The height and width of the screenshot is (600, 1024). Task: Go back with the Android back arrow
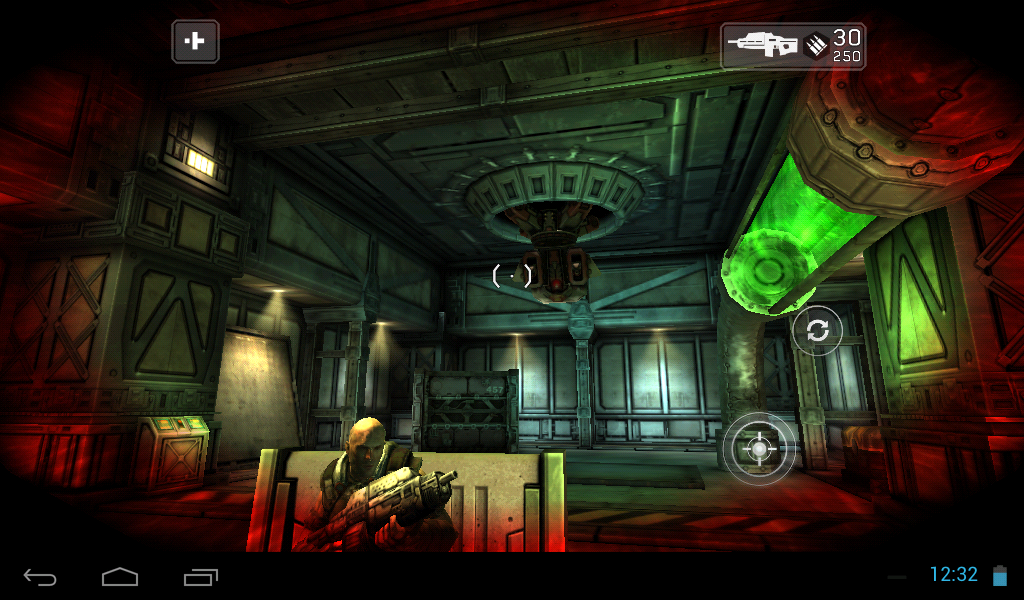[40, 577]
